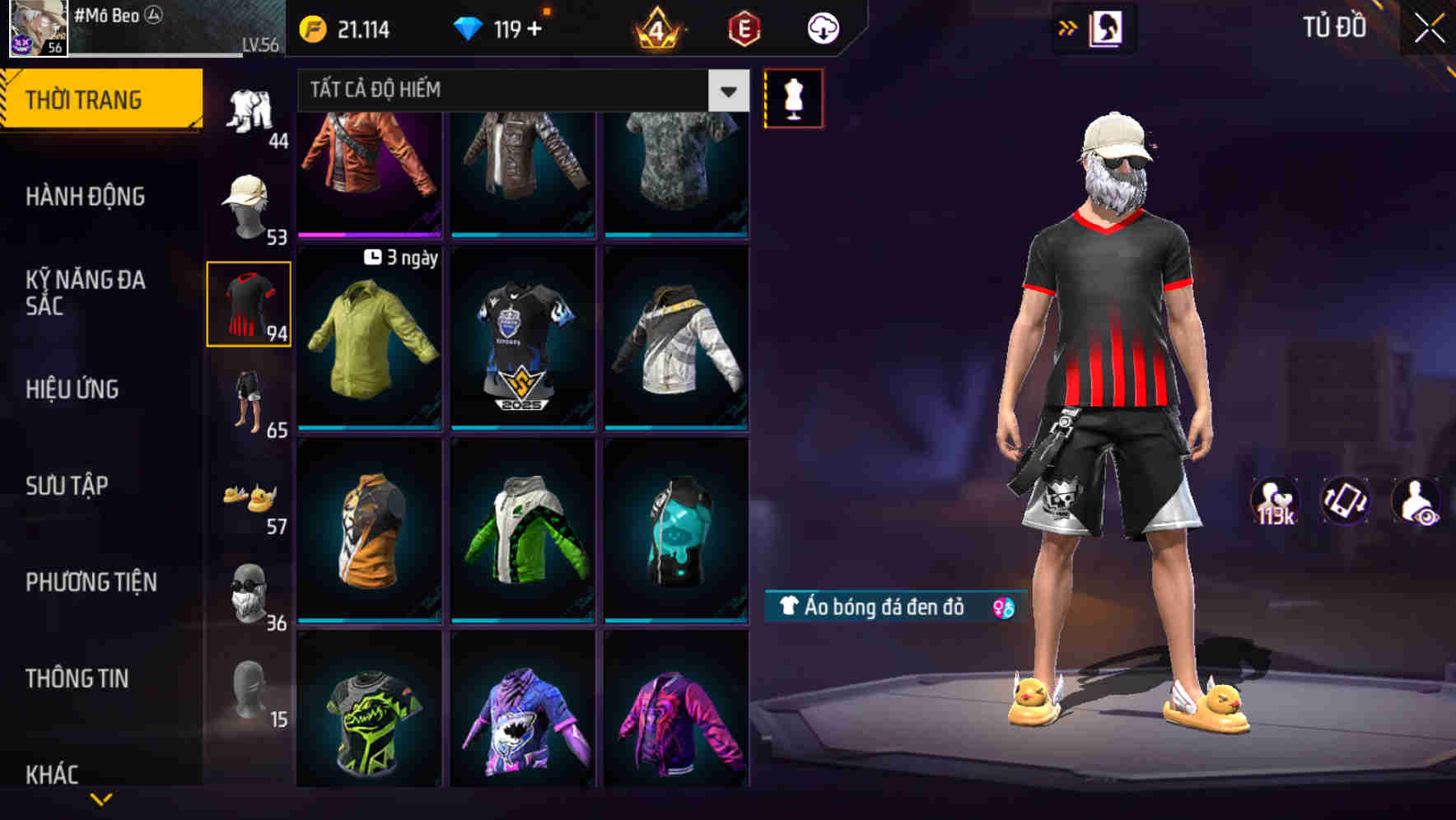Open the facepaint mask category icon
This screenshot has height=820, width=1456.
tap(250, 591)
